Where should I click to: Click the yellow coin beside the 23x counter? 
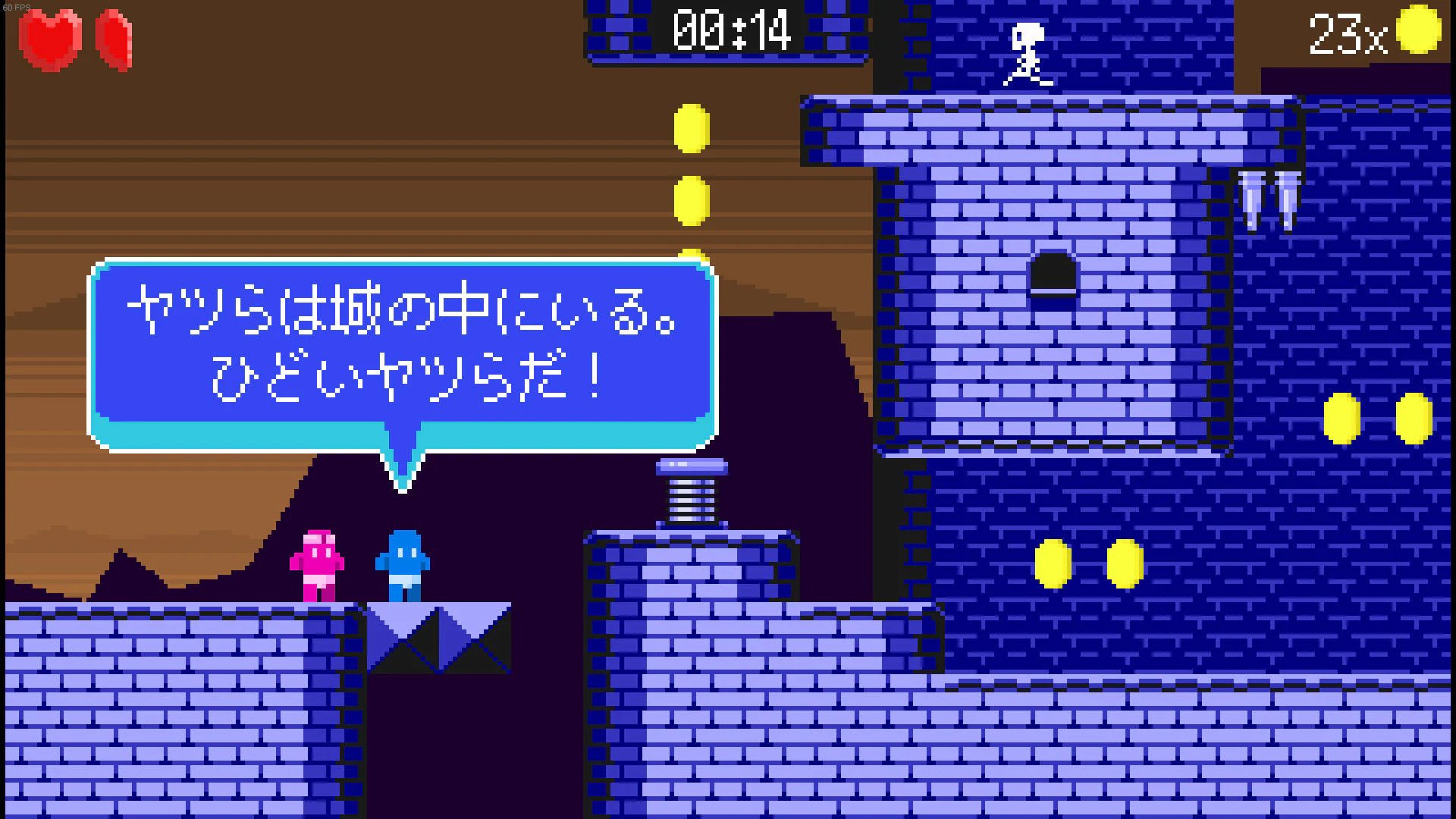(x=1417, y=30)
